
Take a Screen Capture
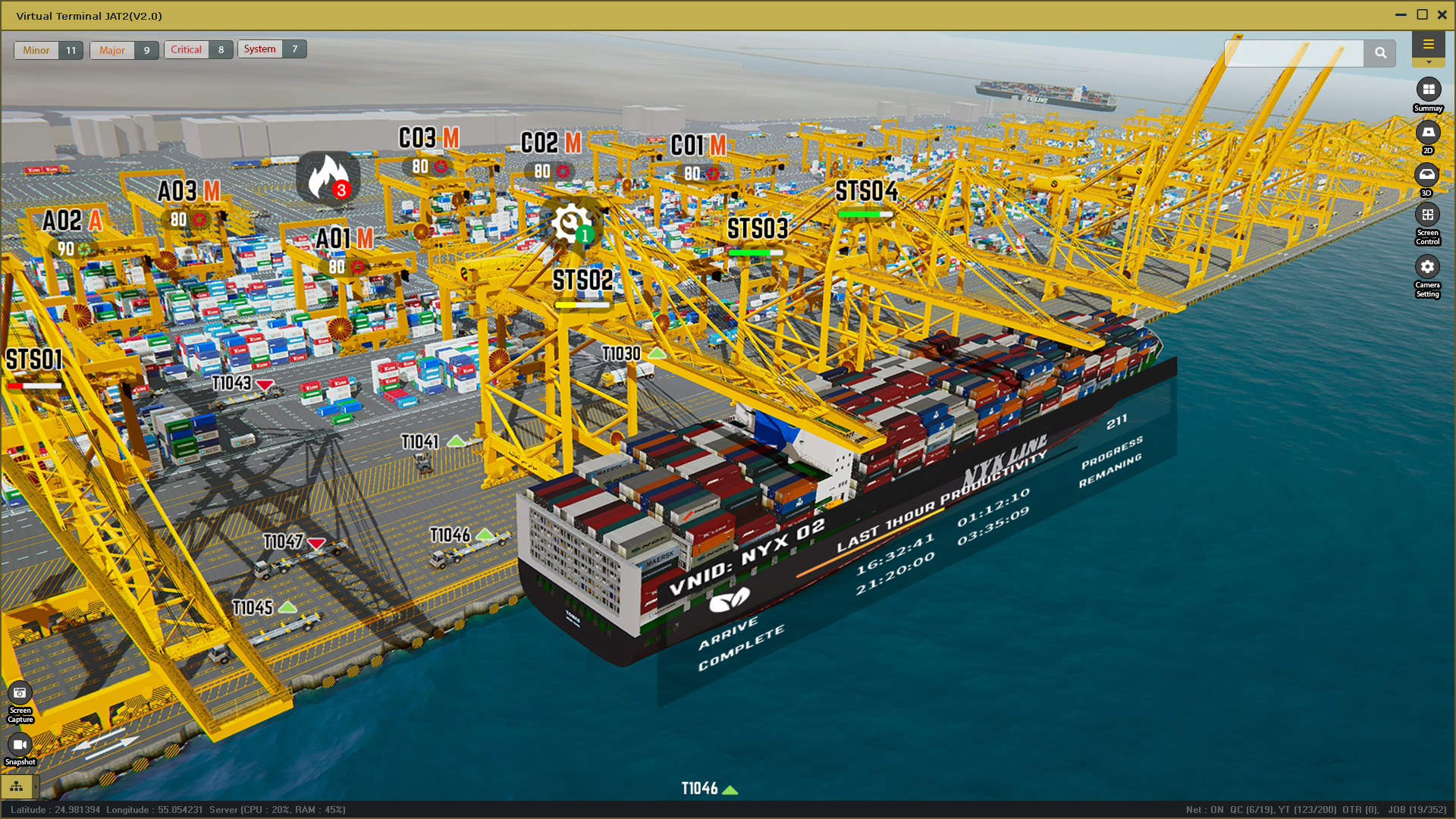(x=20, y=693)
